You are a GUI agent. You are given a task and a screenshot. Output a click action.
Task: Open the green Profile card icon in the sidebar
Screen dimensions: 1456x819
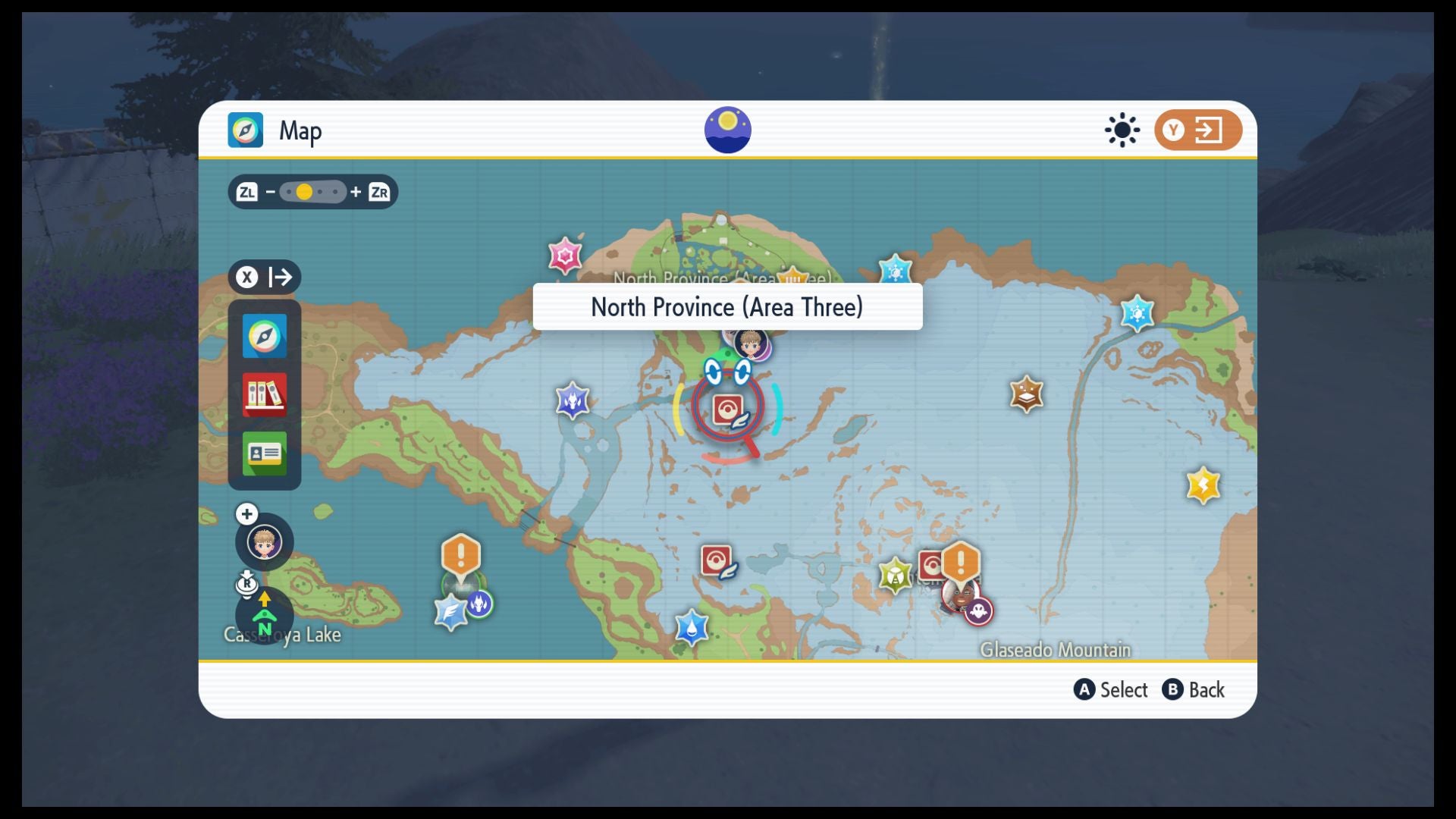coord(263,453)
